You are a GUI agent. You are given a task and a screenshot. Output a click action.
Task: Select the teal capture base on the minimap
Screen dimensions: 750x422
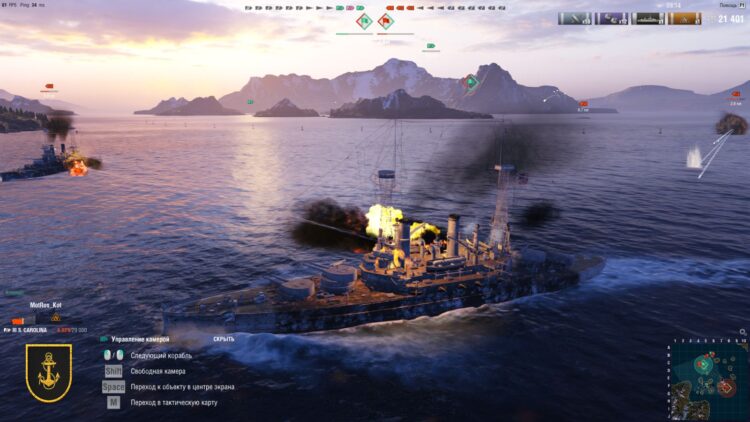703,363
